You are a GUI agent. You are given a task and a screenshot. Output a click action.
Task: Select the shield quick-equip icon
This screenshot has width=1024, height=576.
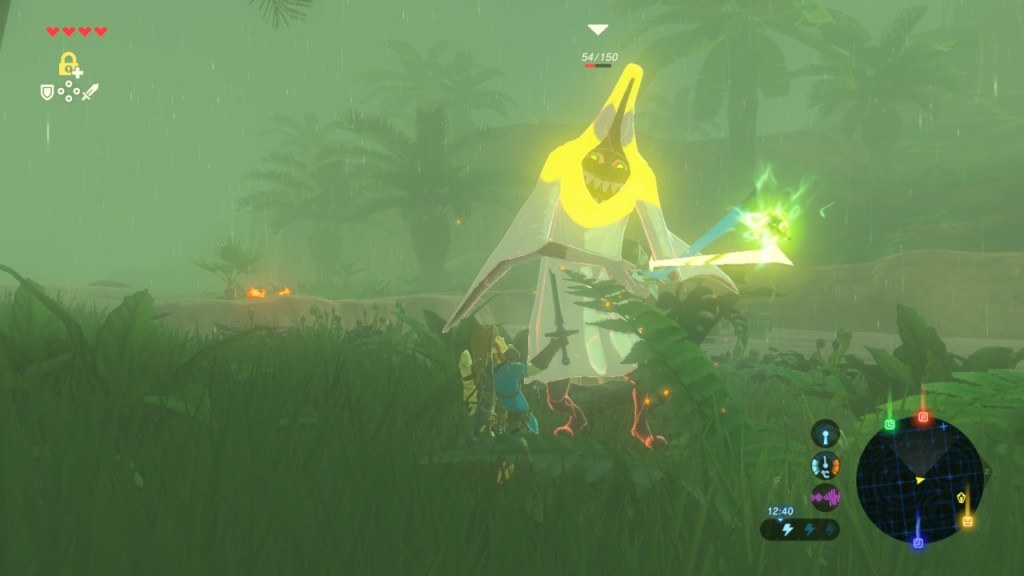pos(46,92)
